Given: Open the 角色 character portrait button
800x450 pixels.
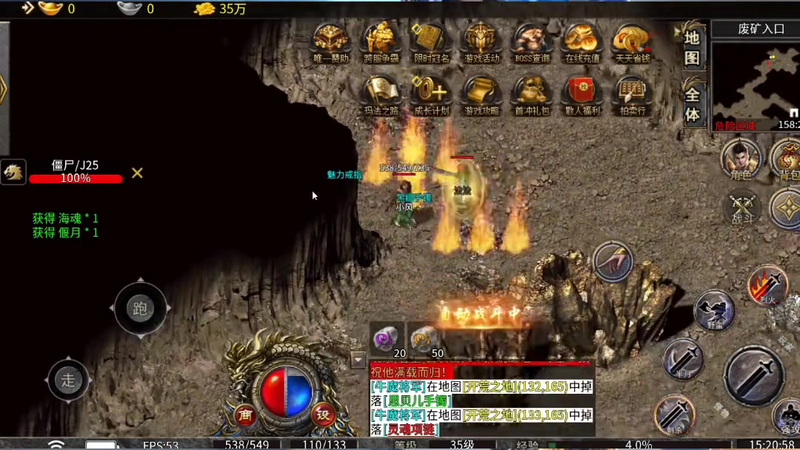Looking at the screenshot, I should pyautogui.click(x=741, y=158).
